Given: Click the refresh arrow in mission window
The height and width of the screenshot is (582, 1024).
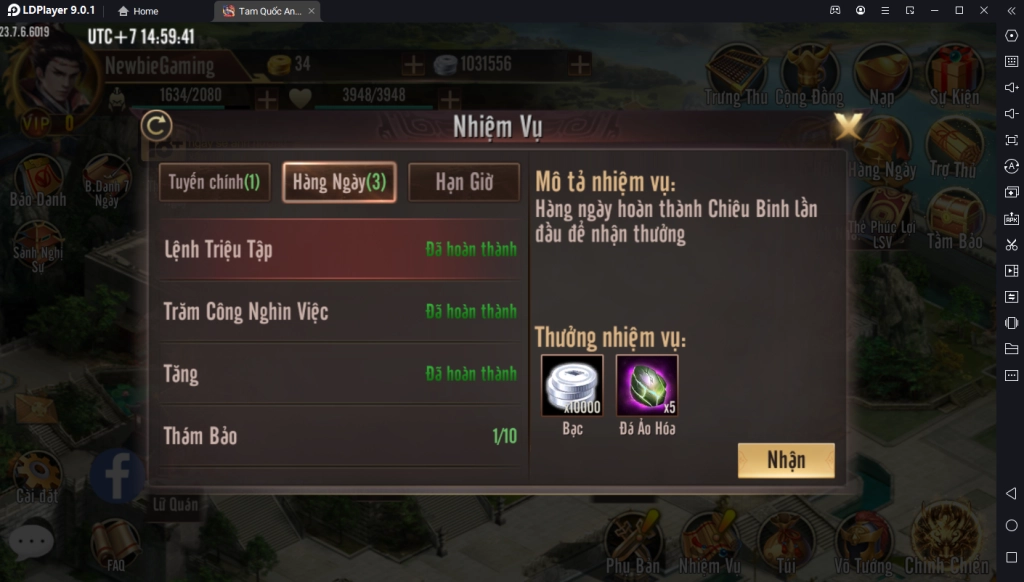Looking at the screenshot, I should [x=156, y=126].
